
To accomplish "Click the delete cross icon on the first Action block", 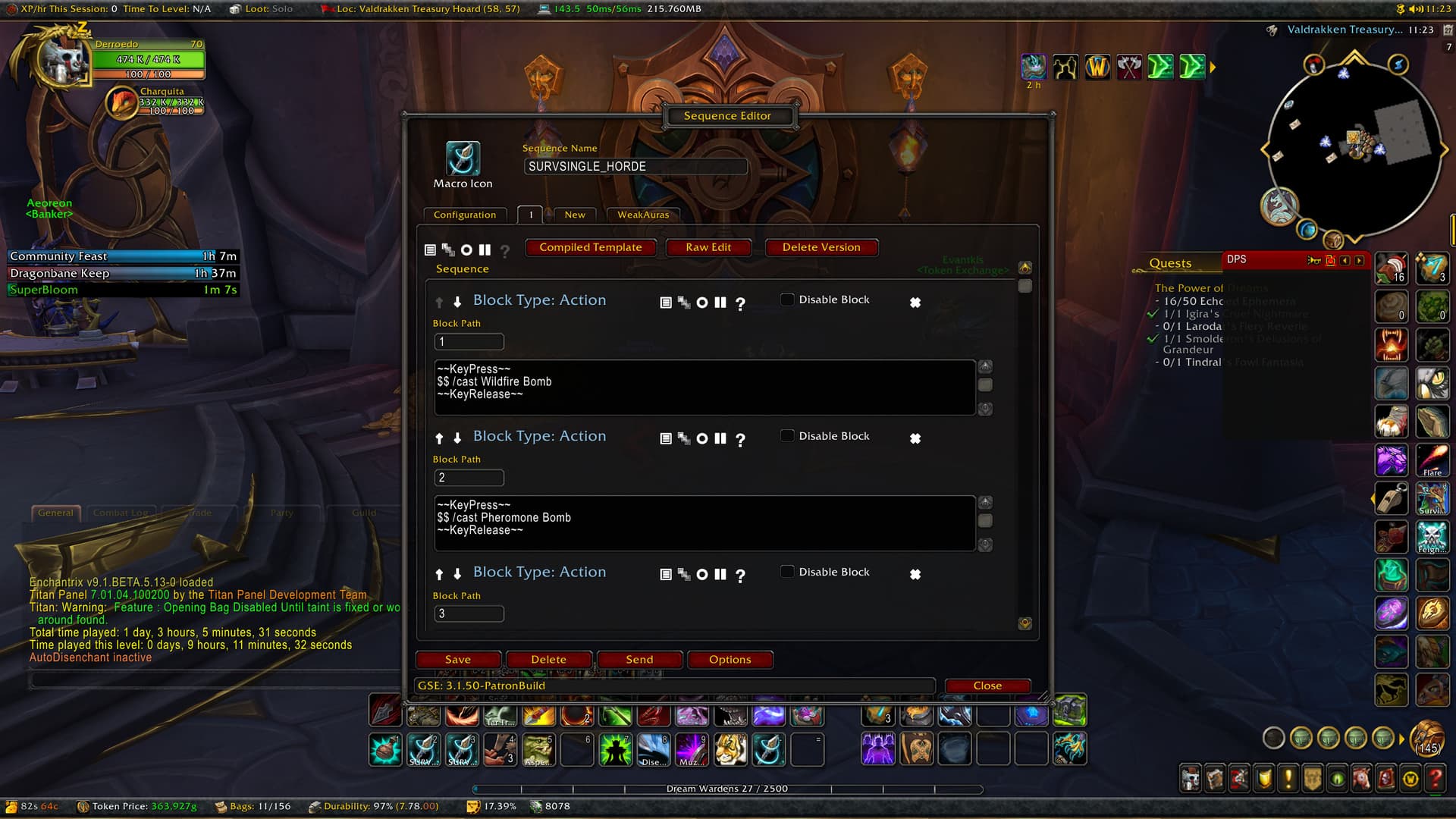I will [915, 302].
